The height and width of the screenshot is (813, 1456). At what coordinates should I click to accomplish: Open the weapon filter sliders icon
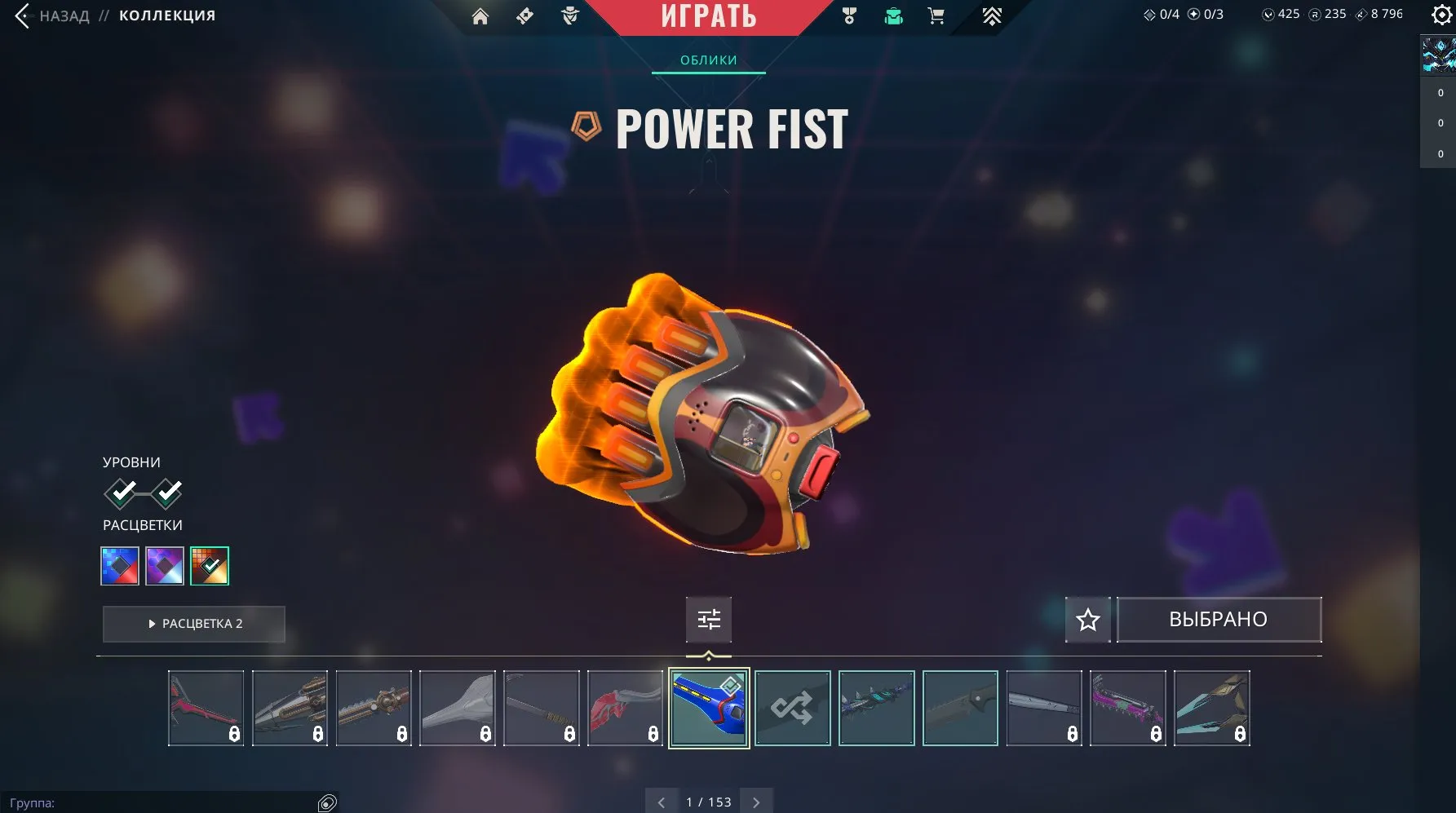click(x=708, y=620)
